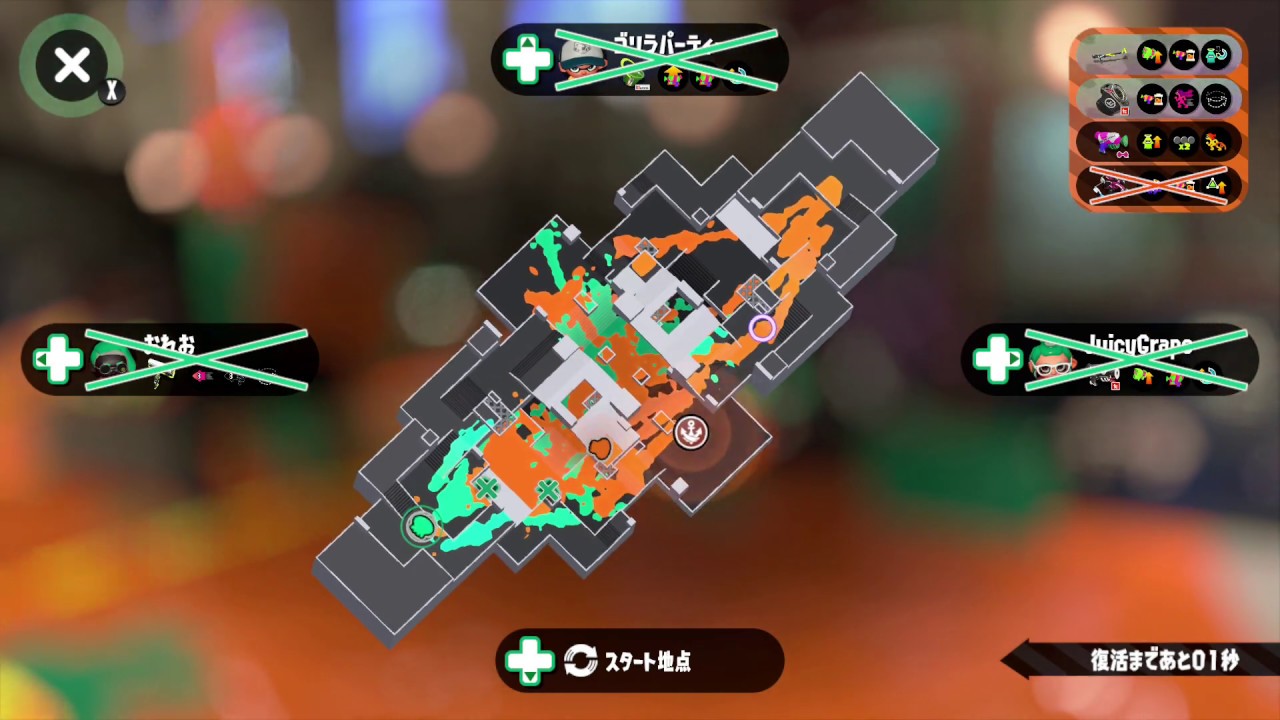Click the headgear icon in the second roster row
The width and height of the screenshot is (1280, 720).
pyautogui.click(x=1110, y=100)
